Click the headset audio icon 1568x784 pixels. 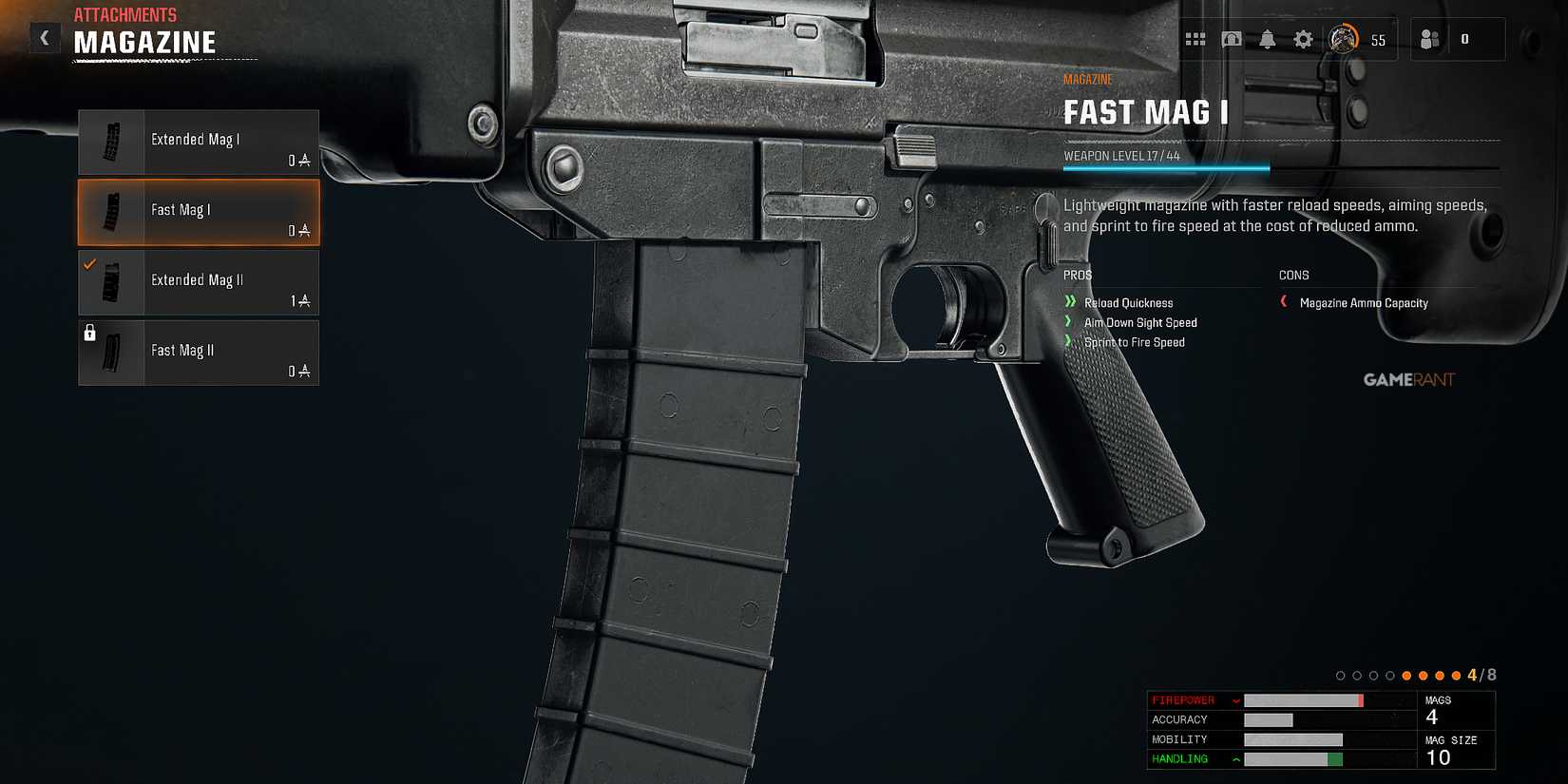pos(1232,39)
